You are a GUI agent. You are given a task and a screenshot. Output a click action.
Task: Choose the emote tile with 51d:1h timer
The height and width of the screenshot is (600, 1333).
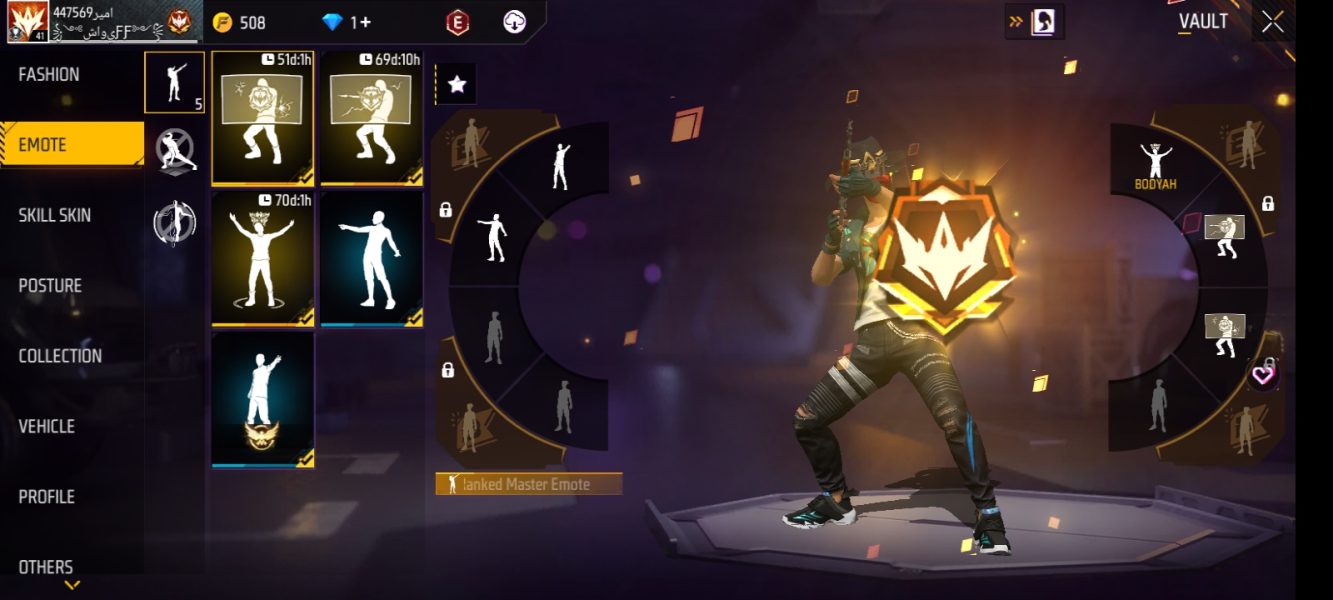tap(263, 118)
